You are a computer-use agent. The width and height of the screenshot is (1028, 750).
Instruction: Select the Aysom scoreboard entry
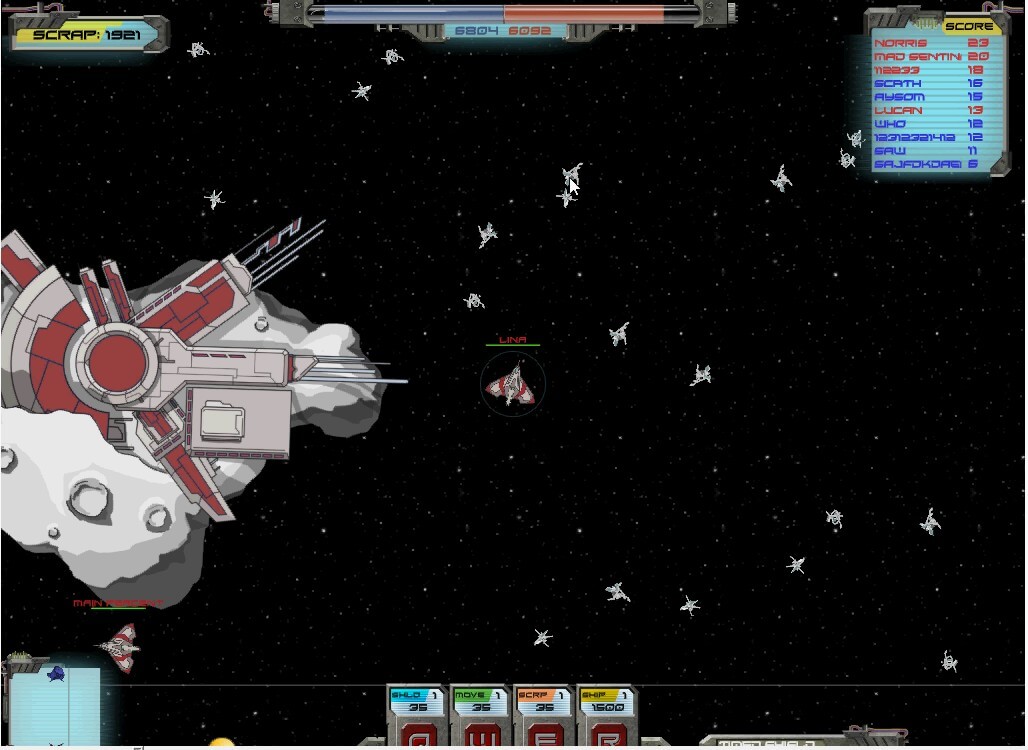click(x=931, y=97)
